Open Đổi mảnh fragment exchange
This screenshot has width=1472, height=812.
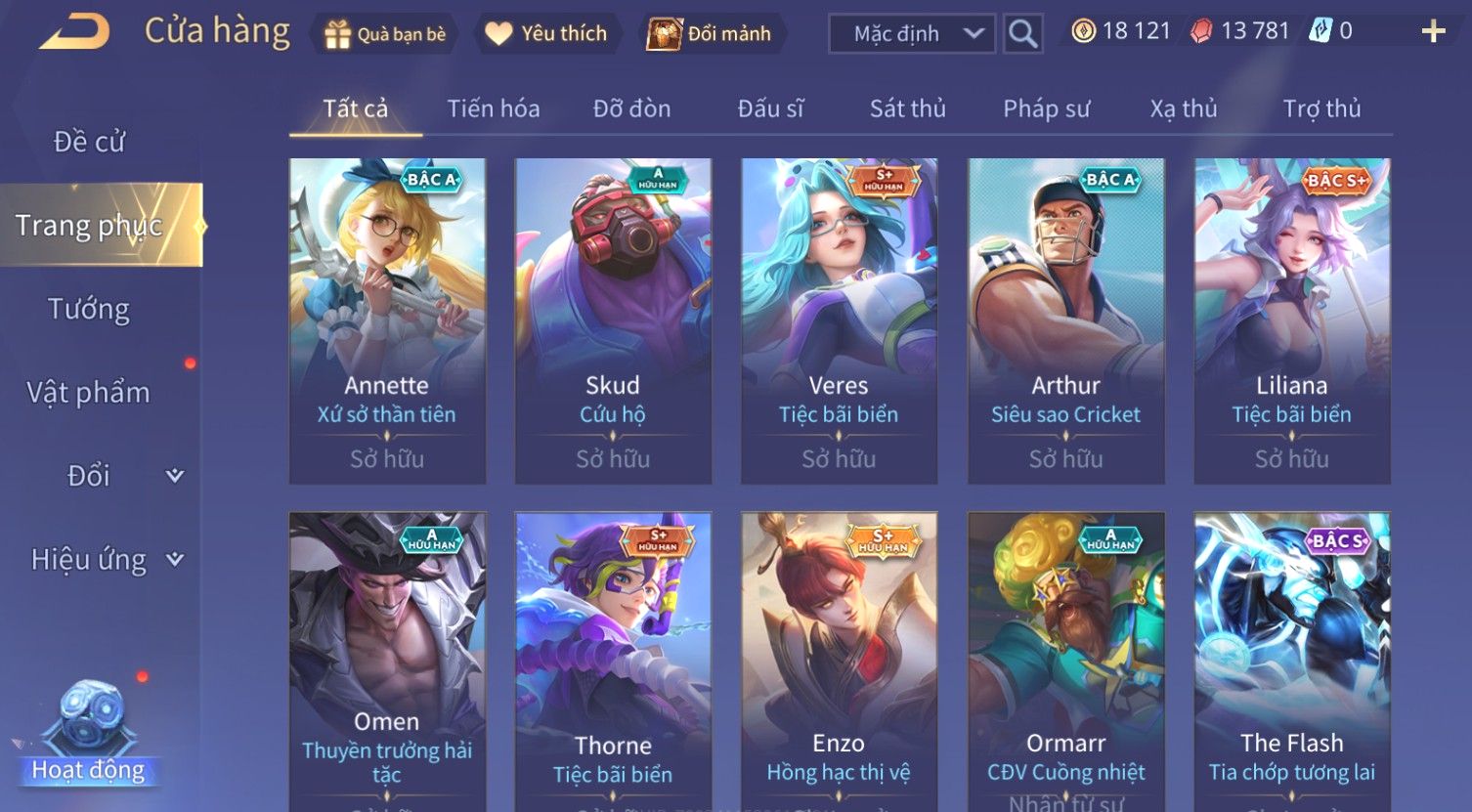point(711,34)
